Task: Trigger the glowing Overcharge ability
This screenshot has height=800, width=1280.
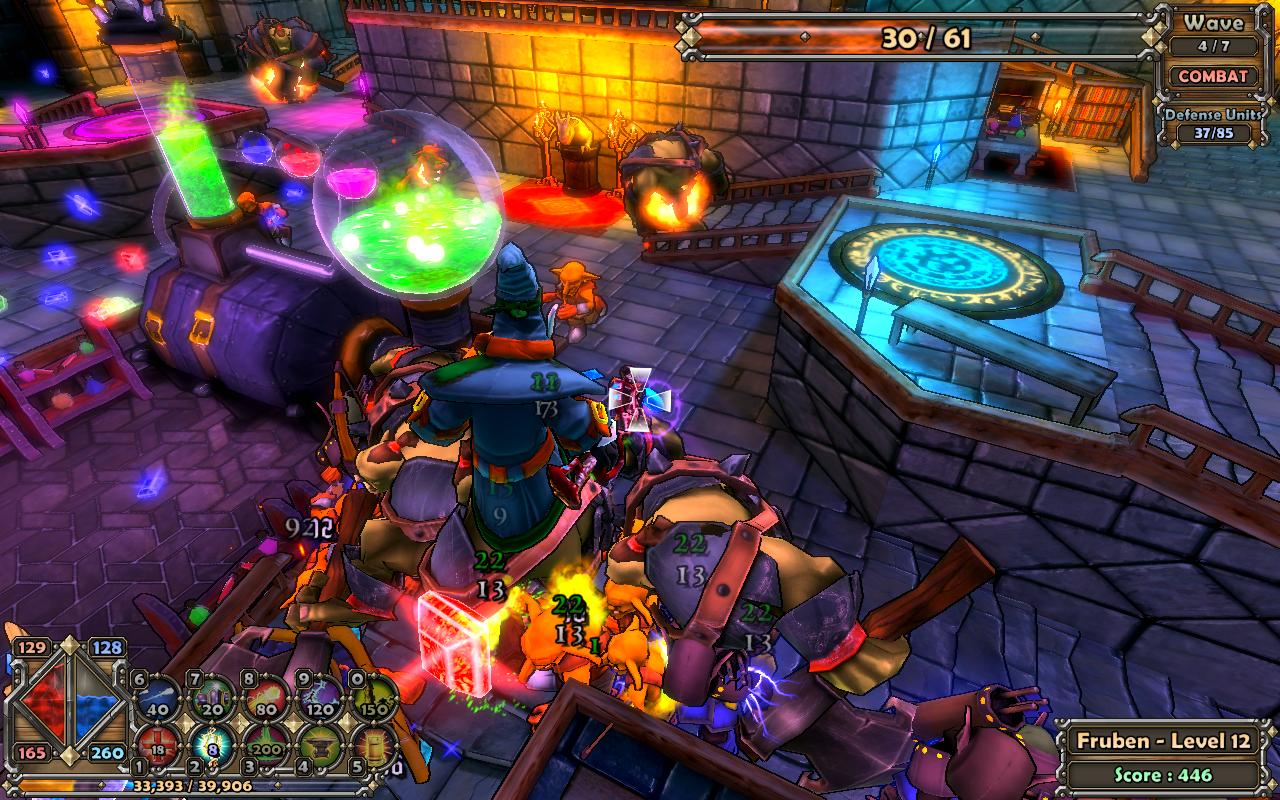Action: [213, 745]
